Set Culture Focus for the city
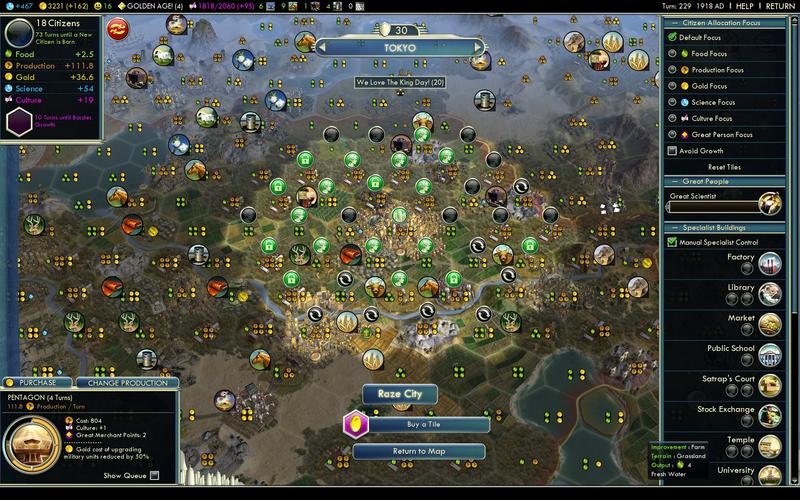The width and height of the screenshot is (800, 500). 673,118
